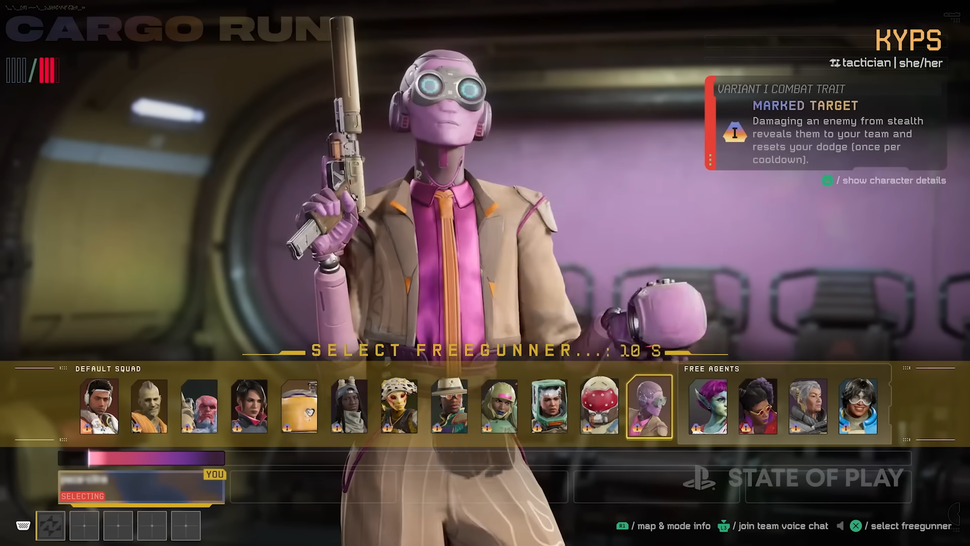Pick the white-haired freegunner in teal helmet

coord(549,406)
